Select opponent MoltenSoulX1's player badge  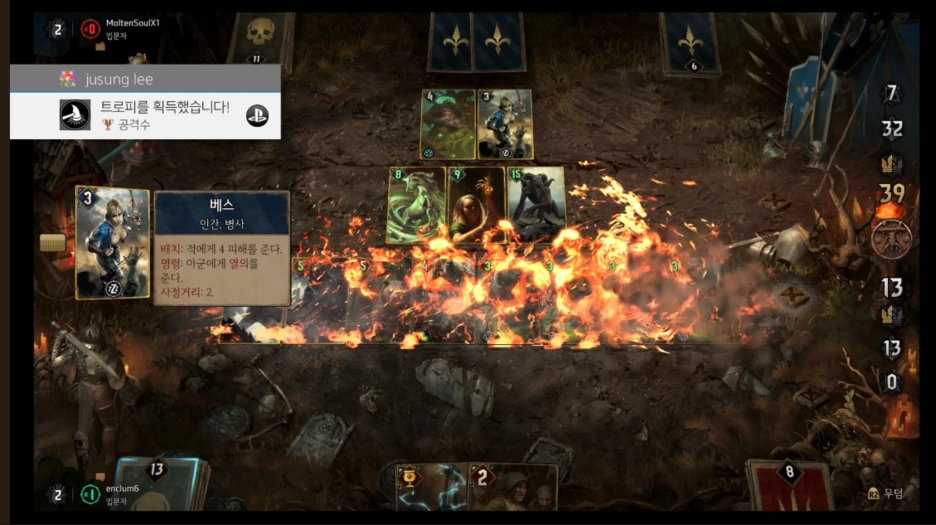[x=91, y=28]
